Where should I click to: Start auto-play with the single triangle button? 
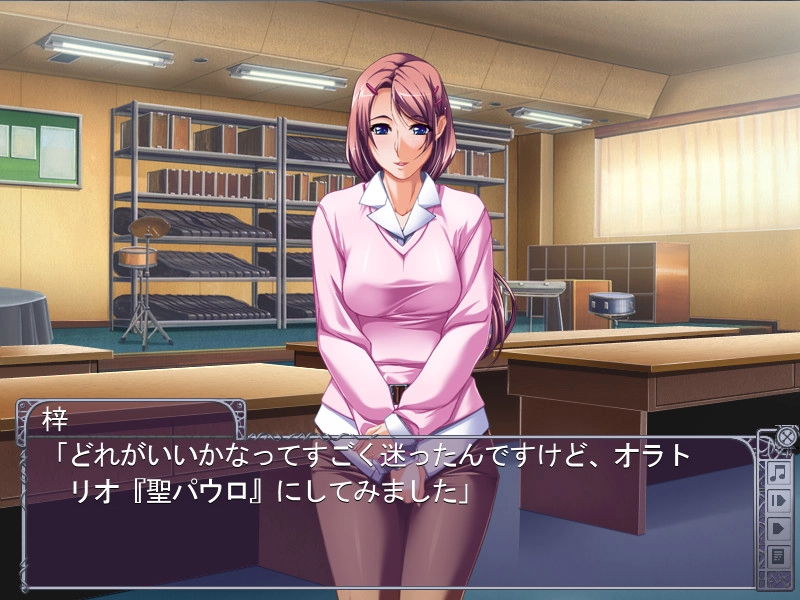point(778,528)
